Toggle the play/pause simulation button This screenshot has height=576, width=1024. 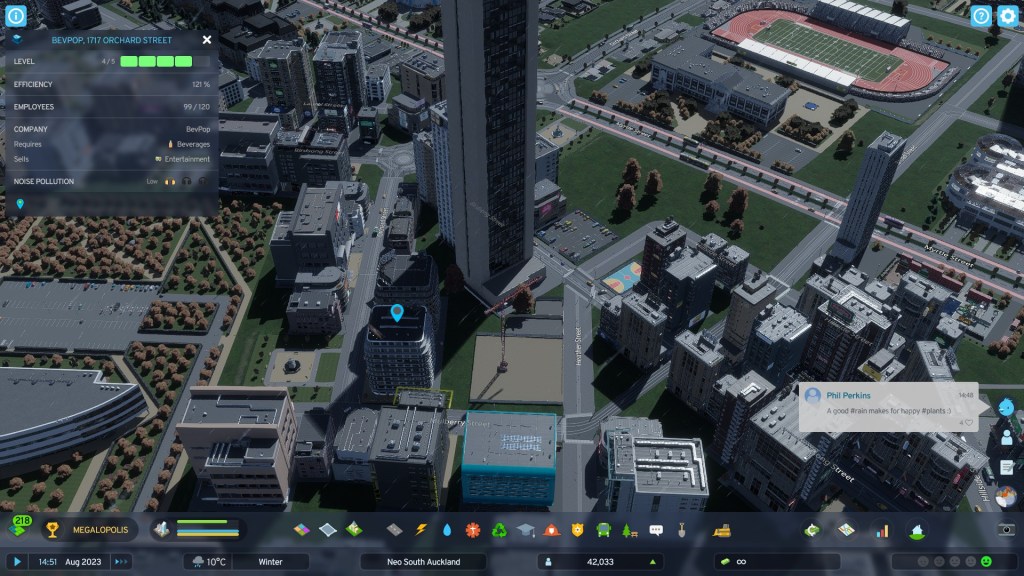pyautogui.click(x=17, y=562)
